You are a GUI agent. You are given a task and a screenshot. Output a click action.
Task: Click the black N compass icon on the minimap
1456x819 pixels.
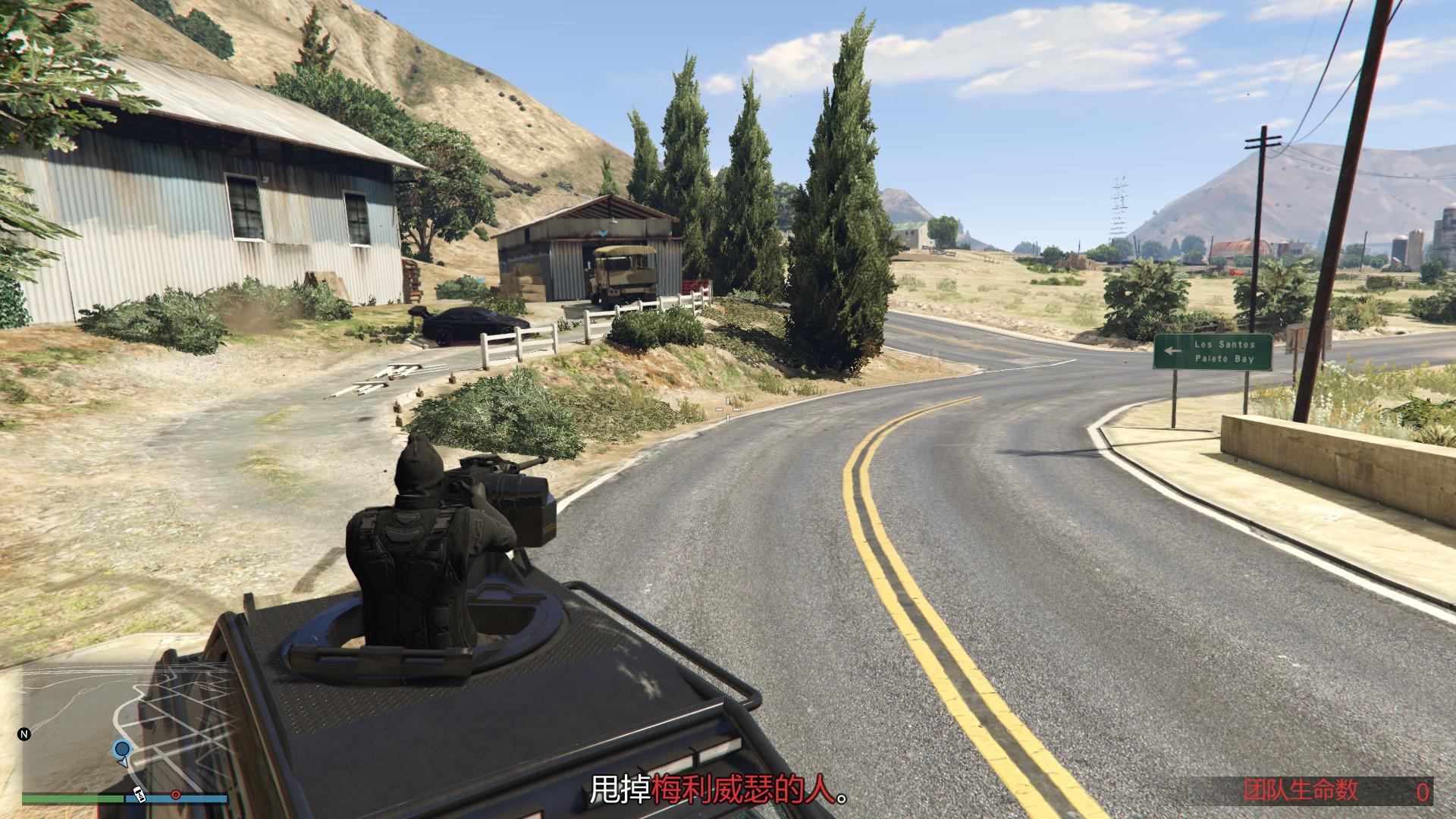(x=24, y=734)
